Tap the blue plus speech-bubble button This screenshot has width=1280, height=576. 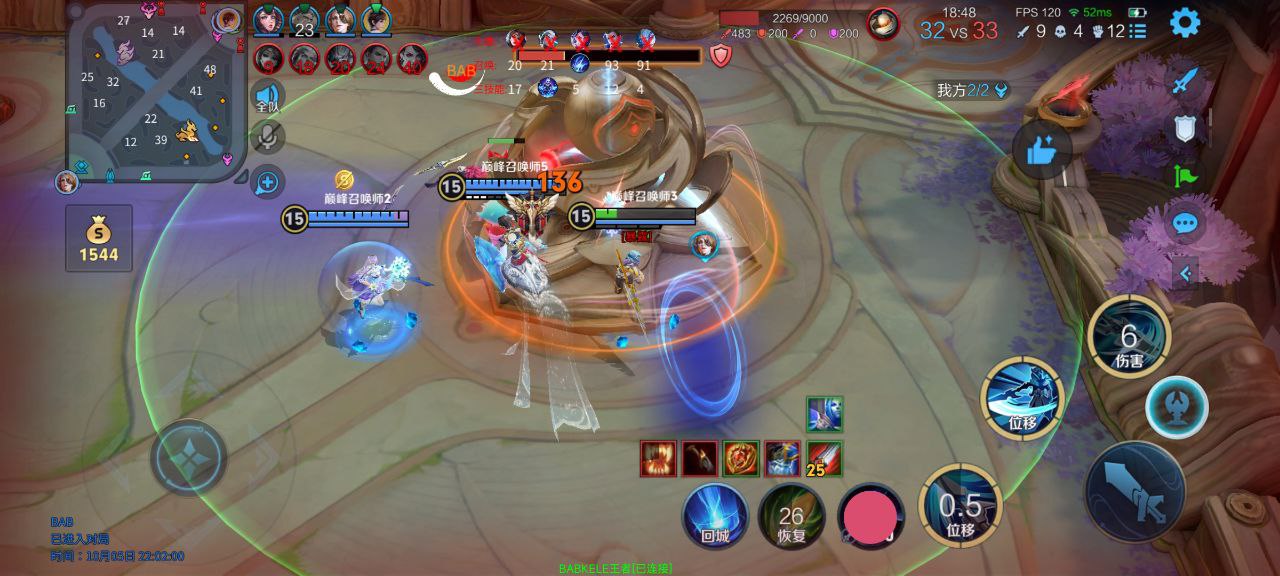click(267, 182)
